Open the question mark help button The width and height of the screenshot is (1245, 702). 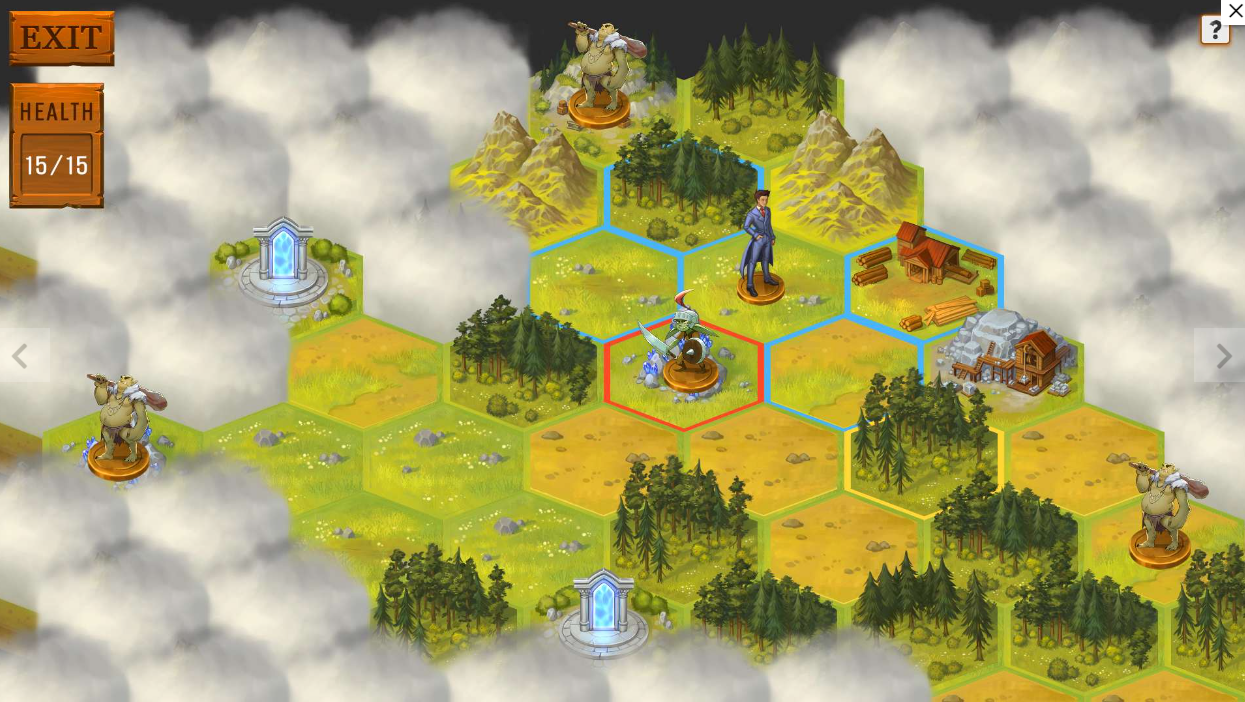coord(1214,30)
